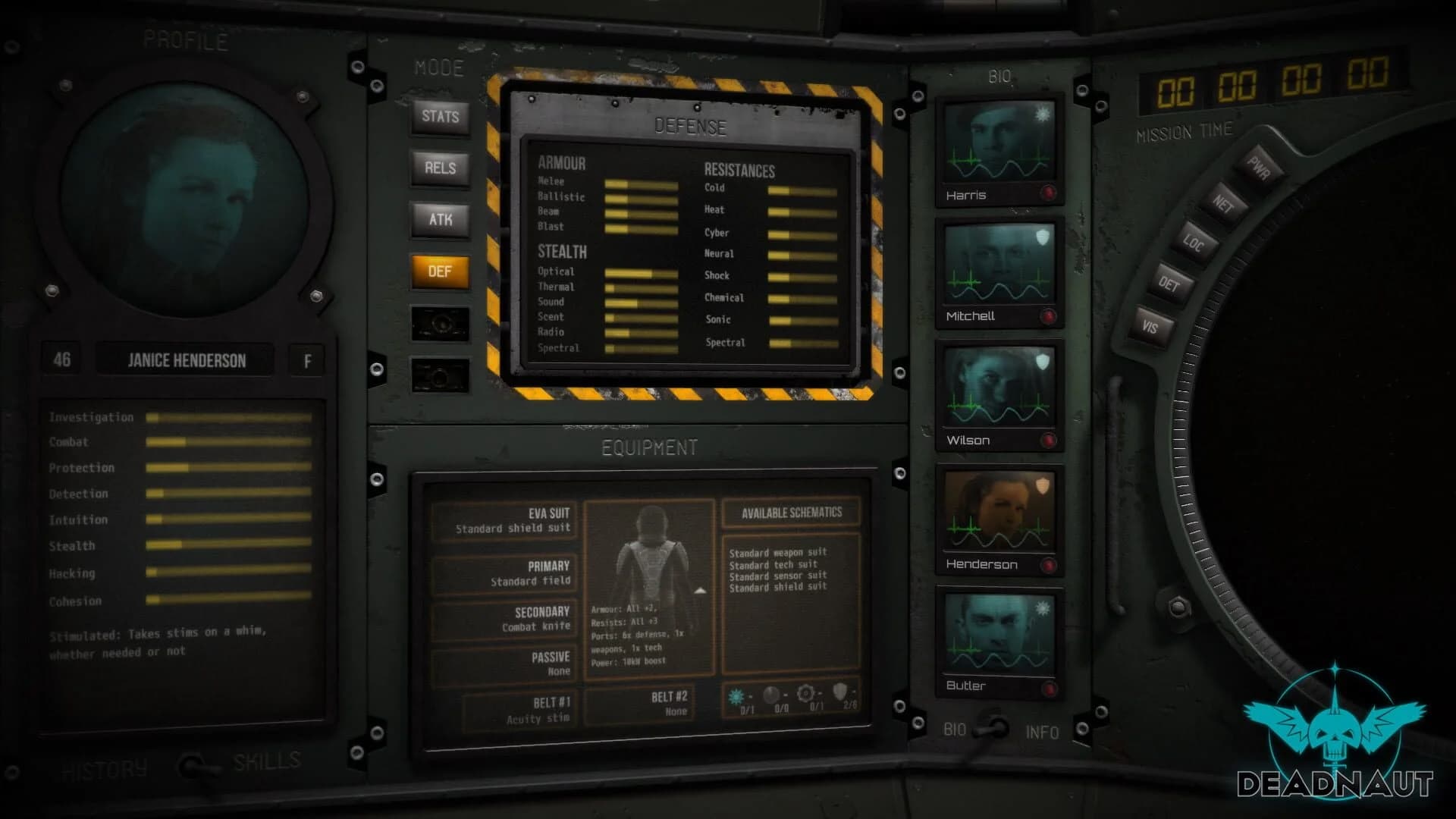Select the Standard shield suit schematic
1456x819 pixels.
pyautogui.click(x=777, y=586)
